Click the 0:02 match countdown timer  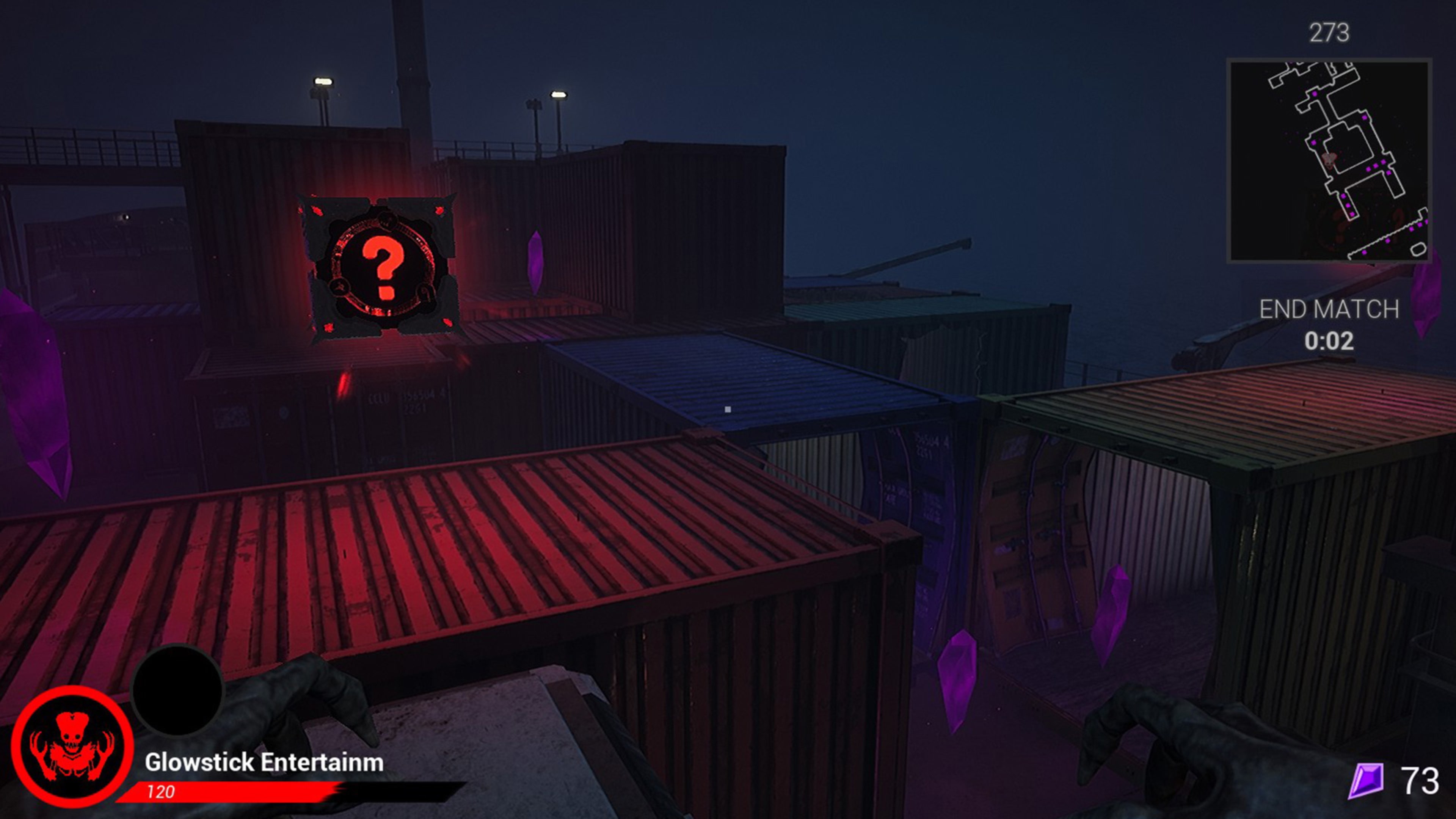[1329, 342]
